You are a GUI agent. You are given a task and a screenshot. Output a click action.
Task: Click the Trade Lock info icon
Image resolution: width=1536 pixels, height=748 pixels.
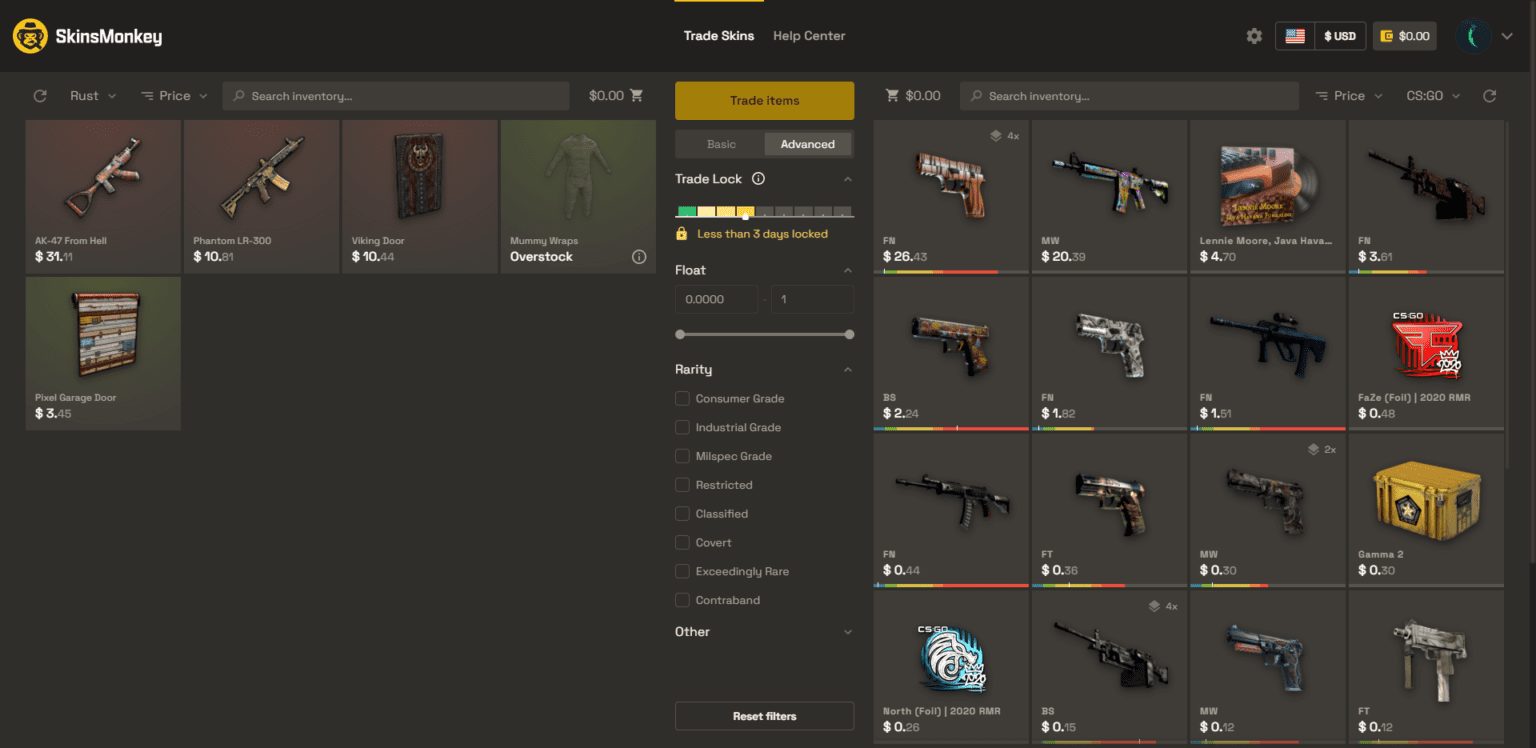point(759,178)
